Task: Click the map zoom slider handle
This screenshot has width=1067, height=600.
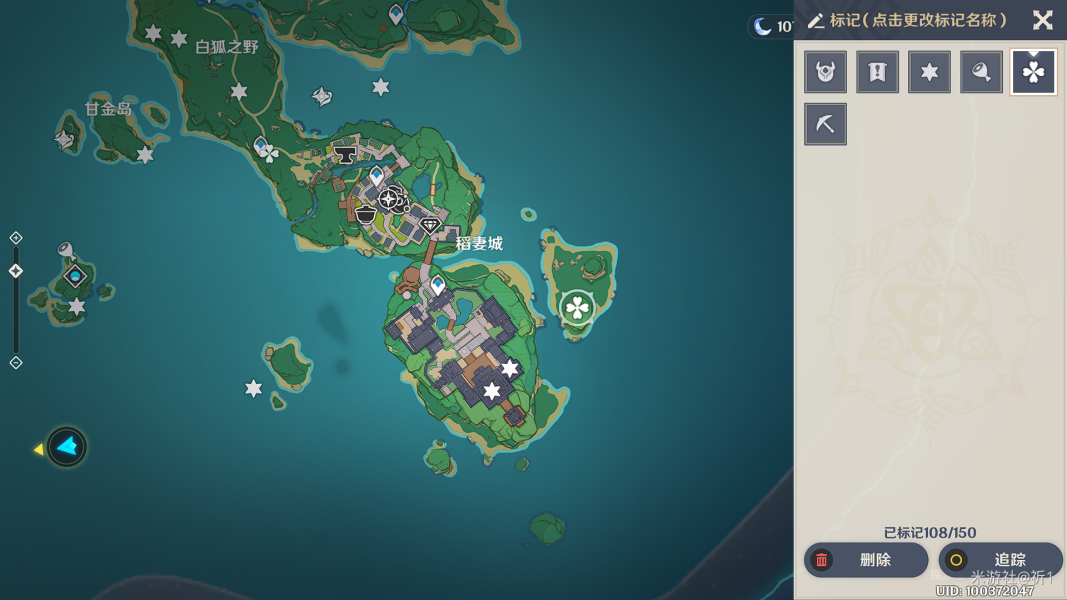Action: 16,271
